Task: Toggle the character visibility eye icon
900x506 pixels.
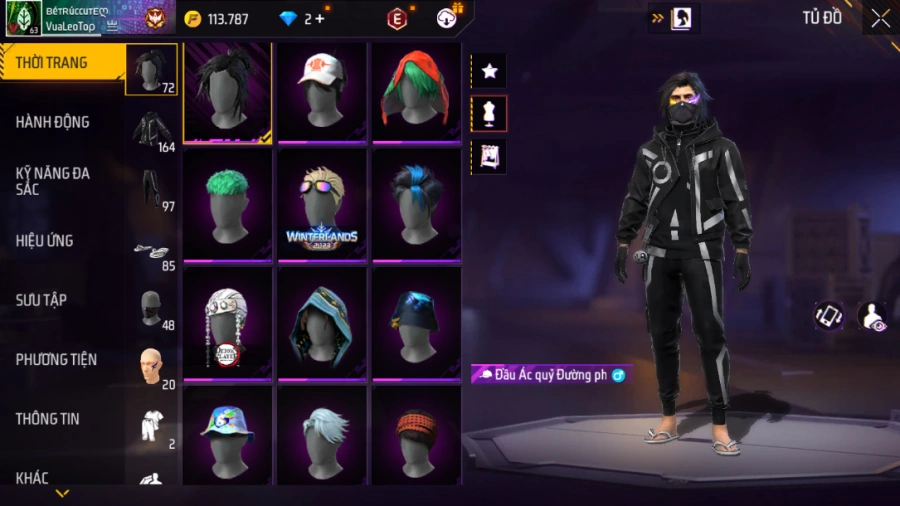Action: tap(872, 316)
